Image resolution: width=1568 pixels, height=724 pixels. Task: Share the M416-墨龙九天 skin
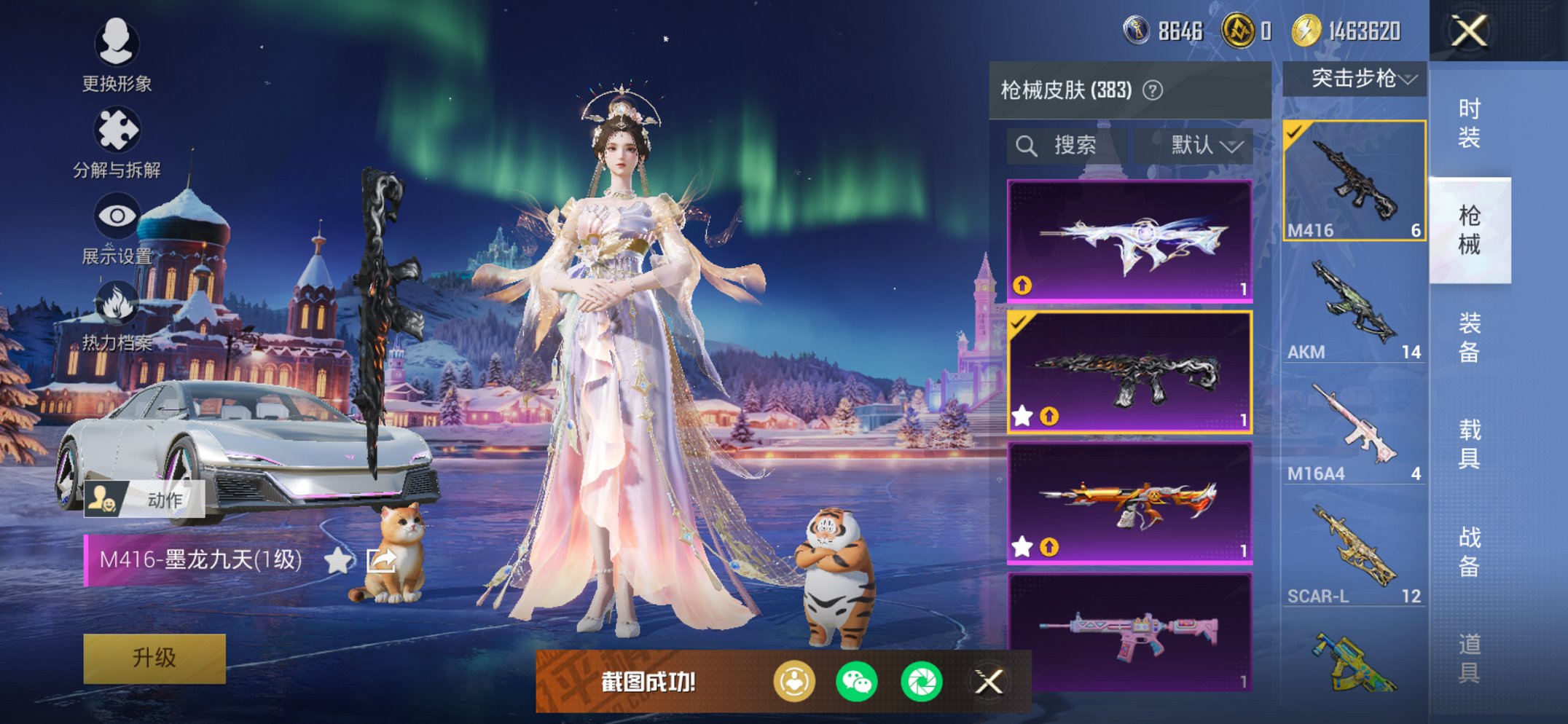(381, 560)
